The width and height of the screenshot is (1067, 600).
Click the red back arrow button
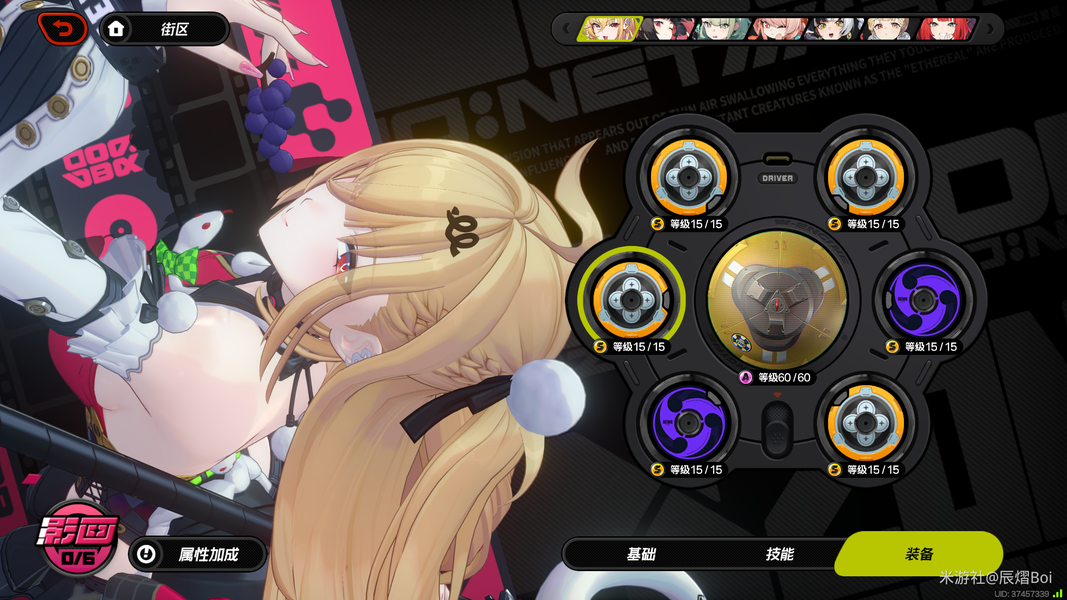[x=62, y=29]
